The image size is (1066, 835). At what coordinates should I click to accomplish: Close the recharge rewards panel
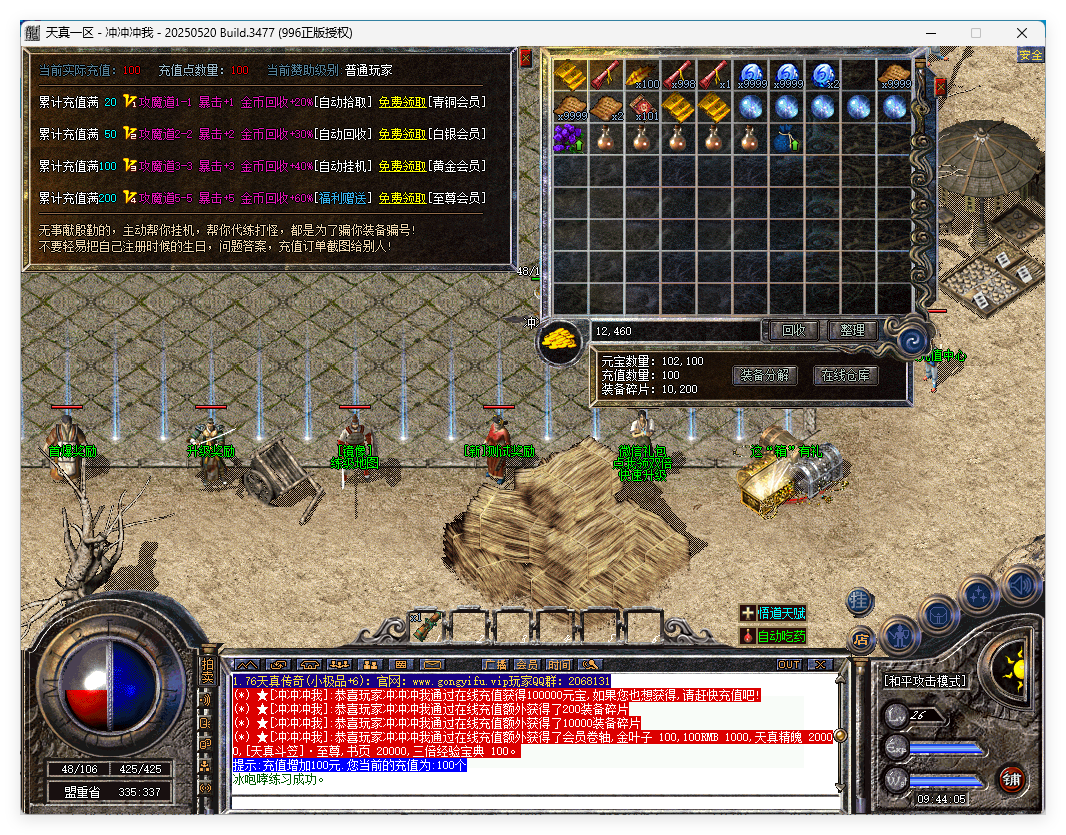click(x=526, y=58)
